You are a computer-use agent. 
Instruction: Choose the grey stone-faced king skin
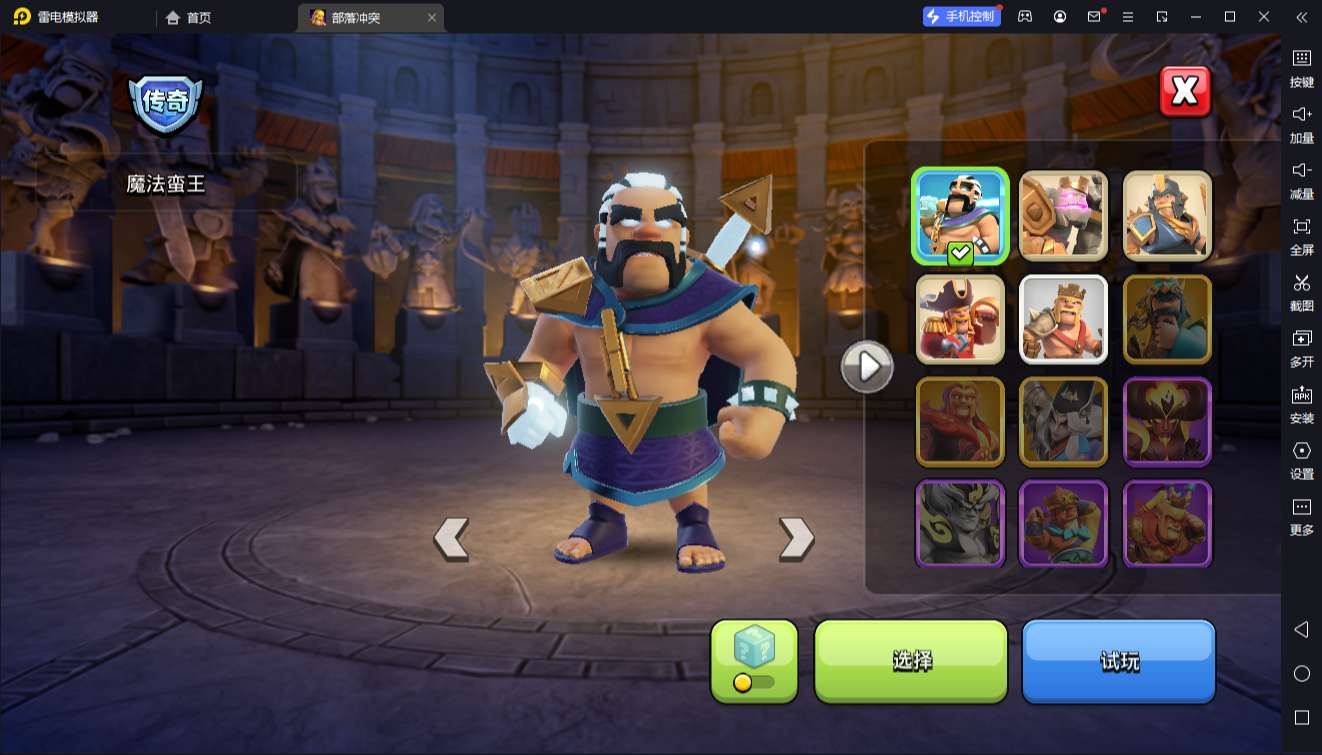960,524
